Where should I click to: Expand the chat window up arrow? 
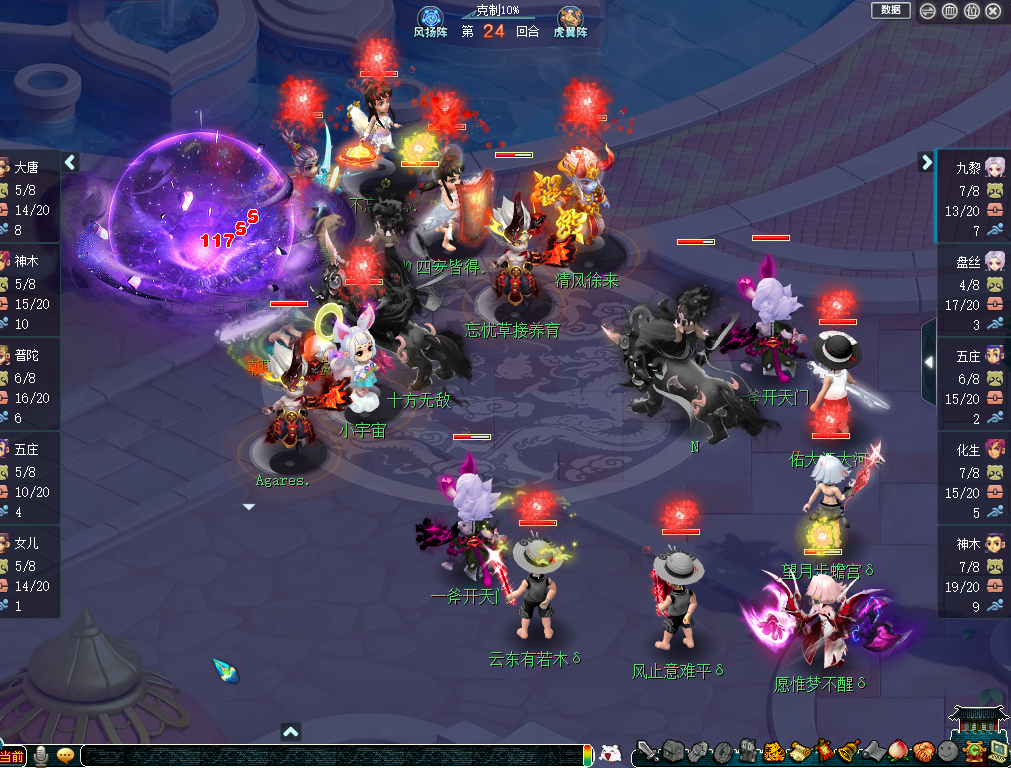(291, 731)
